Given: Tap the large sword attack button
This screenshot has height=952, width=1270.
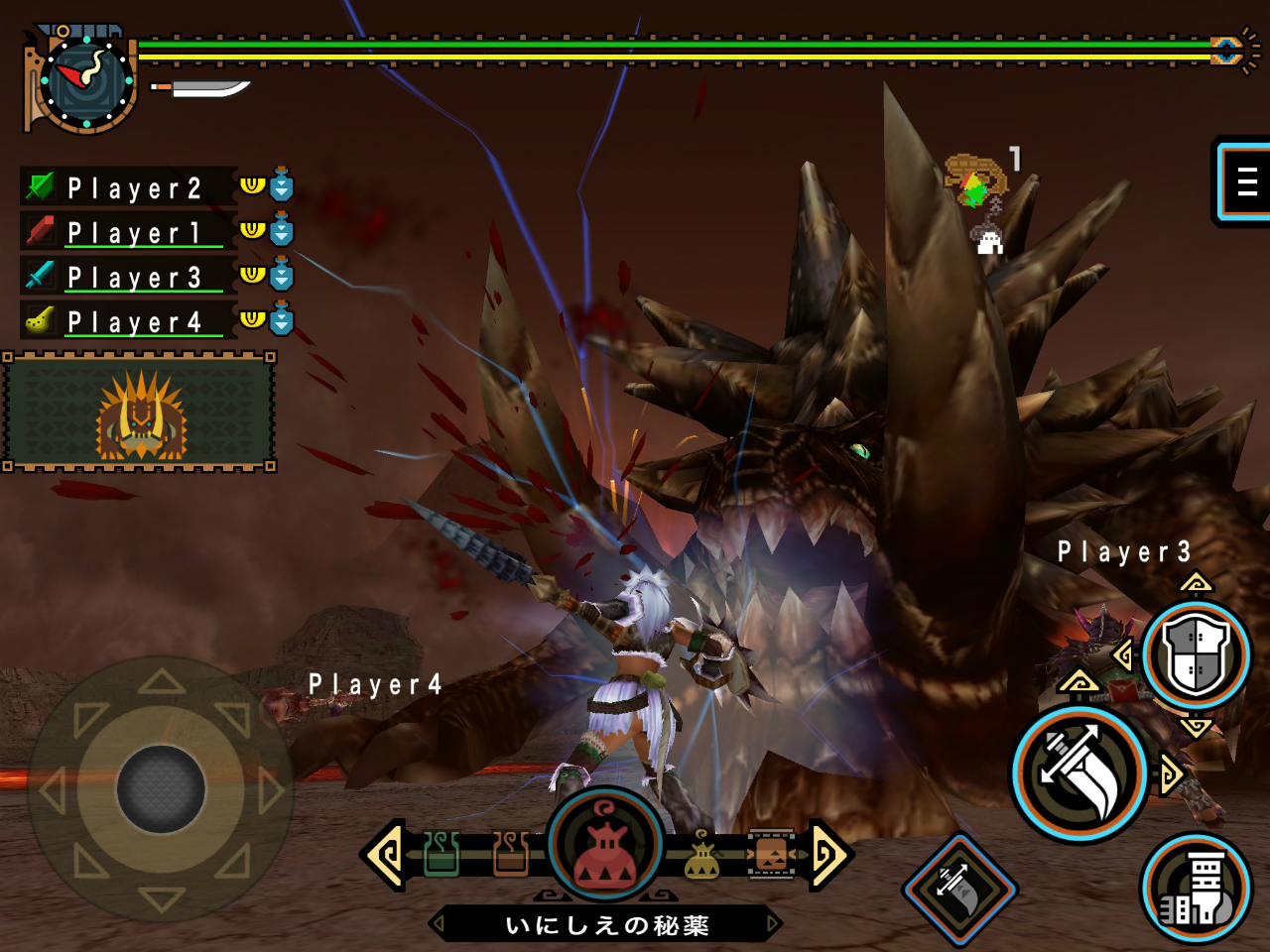Looking at the screenshot, I should coord(1079,773).
